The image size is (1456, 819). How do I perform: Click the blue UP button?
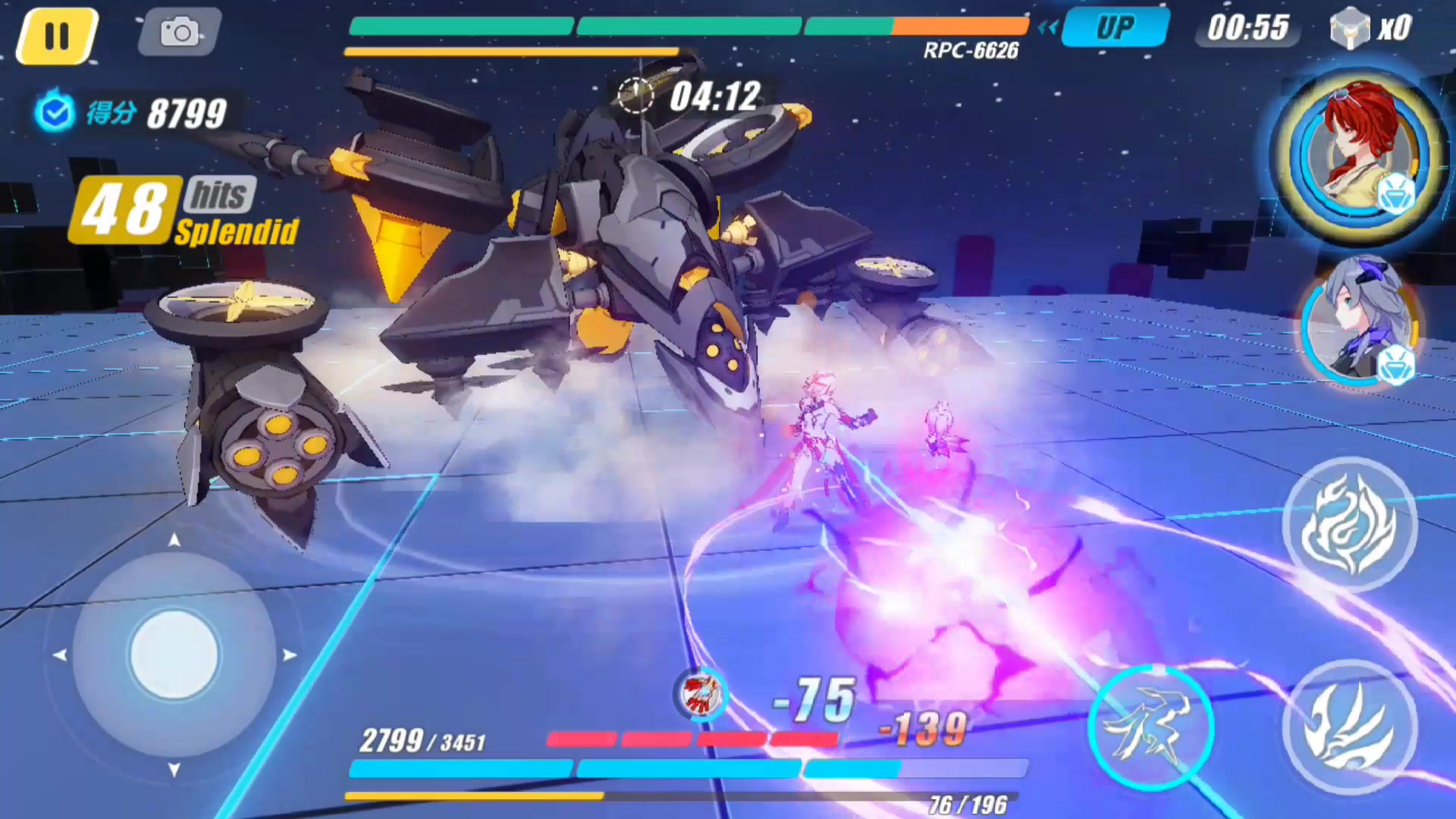(x=1115, y=29)
